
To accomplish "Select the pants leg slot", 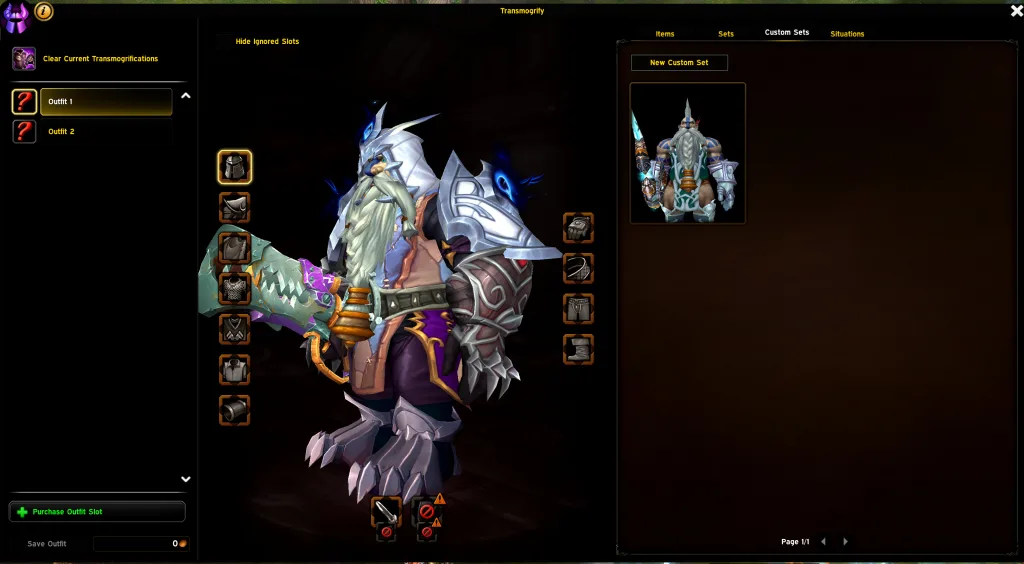I will [578, 308].
